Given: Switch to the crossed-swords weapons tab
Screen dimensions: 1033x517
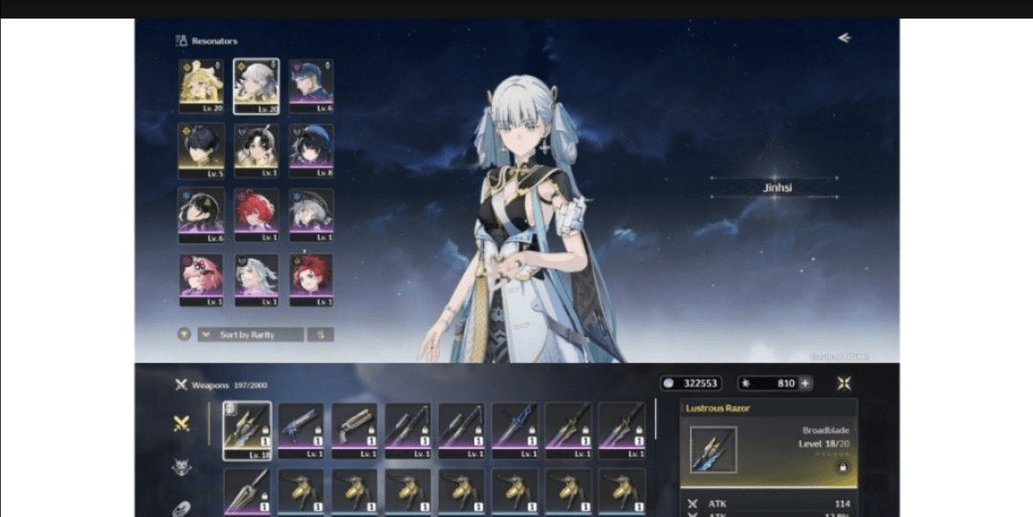Looking at the screenshot, I should click(x=181, y=423).
